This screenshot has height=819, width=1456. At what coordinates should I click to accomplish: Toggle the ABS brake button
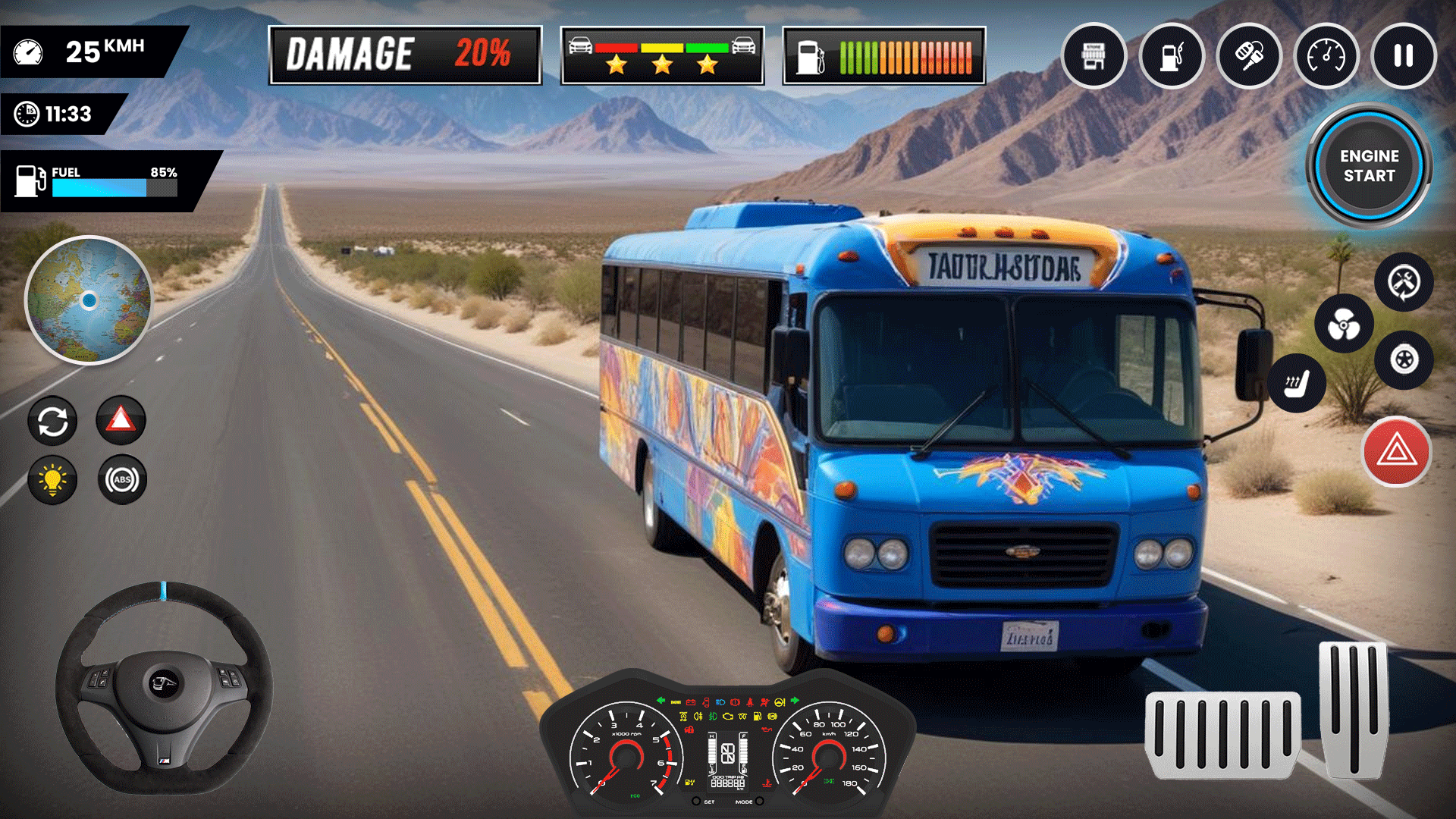click(x=122, y=480)
